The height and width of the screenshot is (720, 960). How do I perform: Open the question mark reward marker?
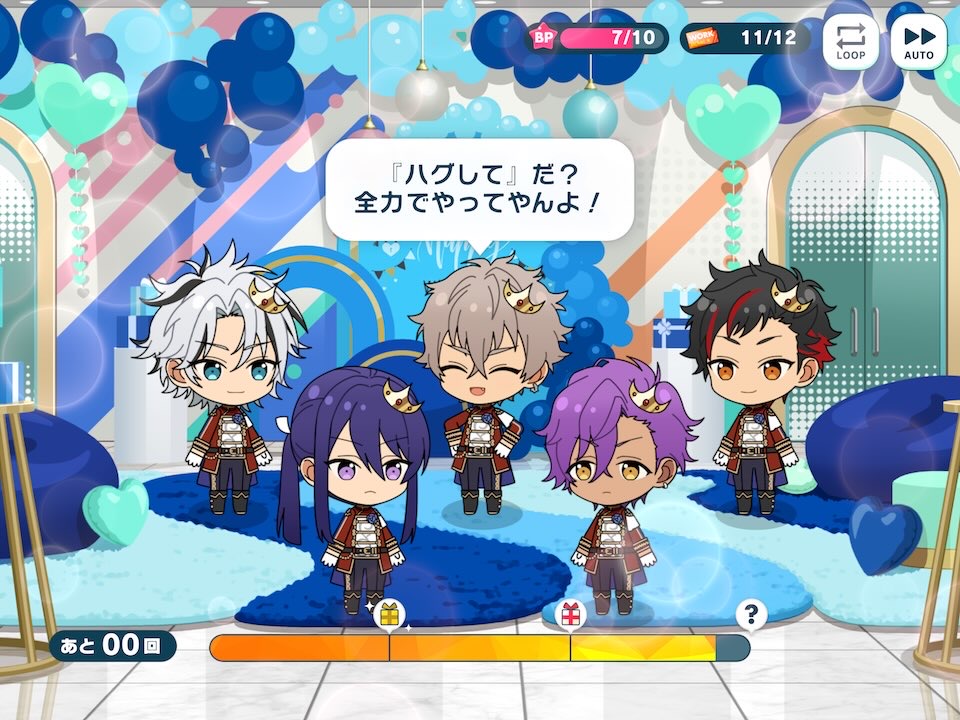point(750,615)
